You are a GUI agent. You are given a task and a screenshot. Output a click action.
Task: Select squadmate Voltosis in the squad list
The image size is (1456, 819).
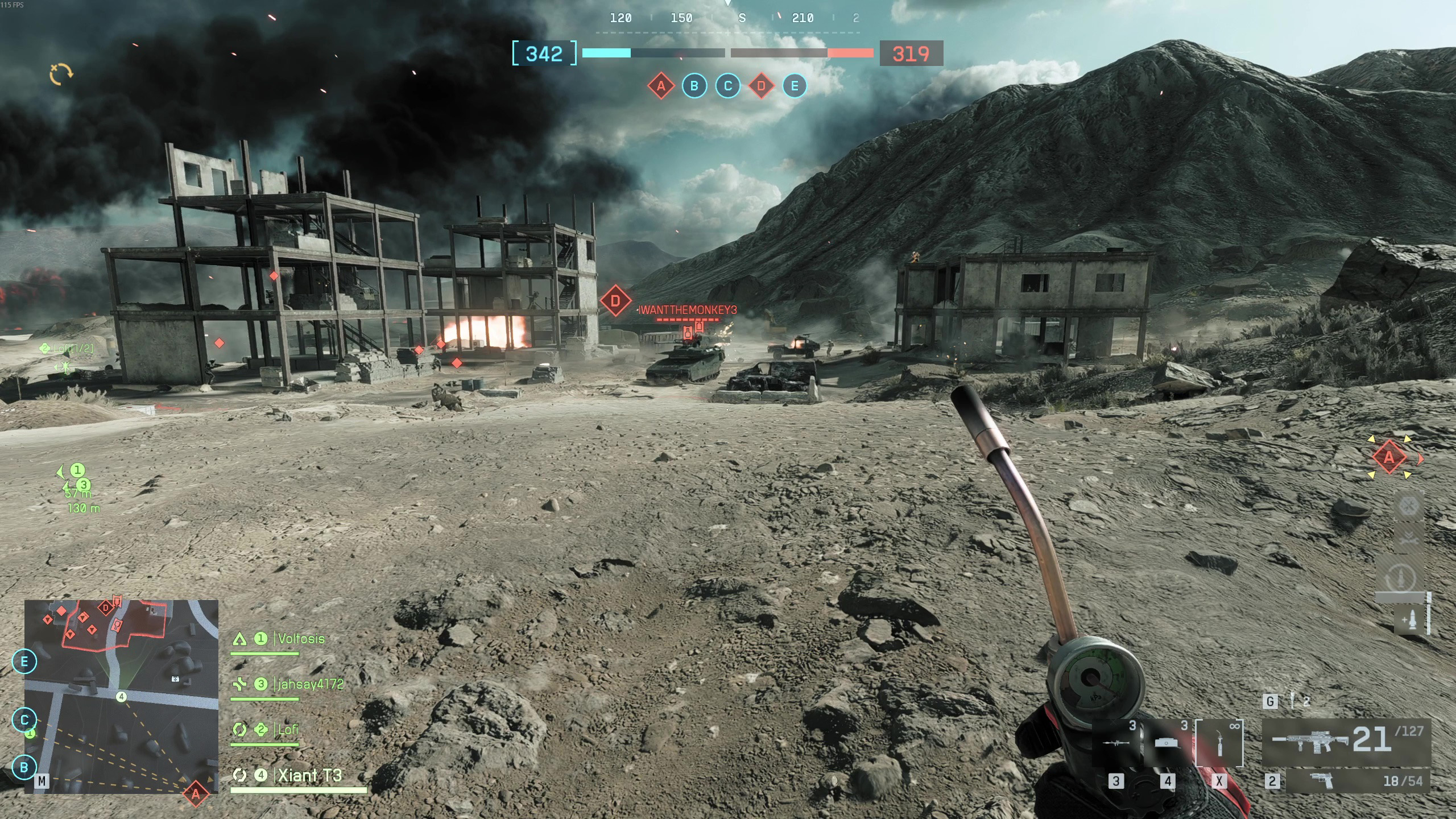click(x=301, y=639)
